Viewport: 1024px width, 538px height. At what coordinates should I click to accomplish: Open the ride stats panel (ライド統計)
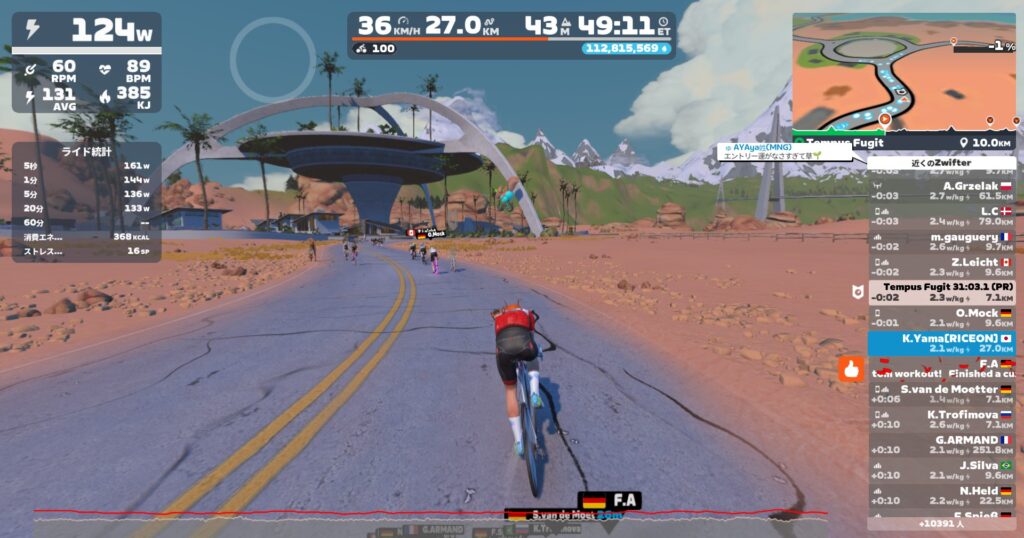coord(86,202)
